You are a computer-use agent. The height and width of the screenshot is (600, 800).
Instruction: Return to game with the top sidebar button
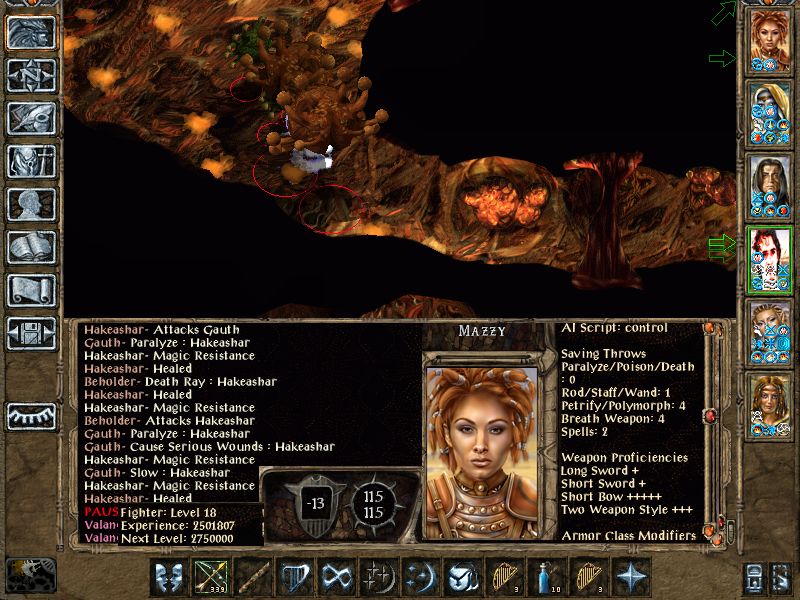coord(30,32)
